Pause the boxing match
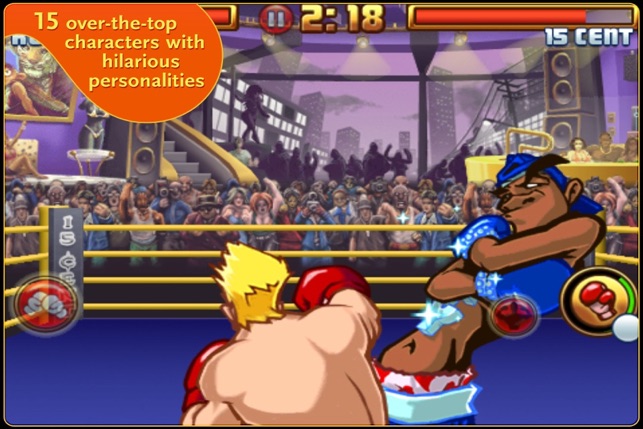 (x=277, y=17)
